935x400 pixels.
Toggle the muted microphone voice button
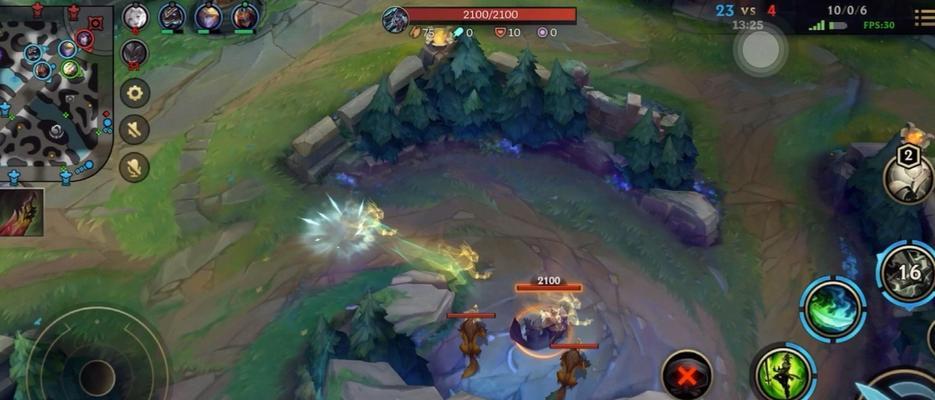point(135,165)
